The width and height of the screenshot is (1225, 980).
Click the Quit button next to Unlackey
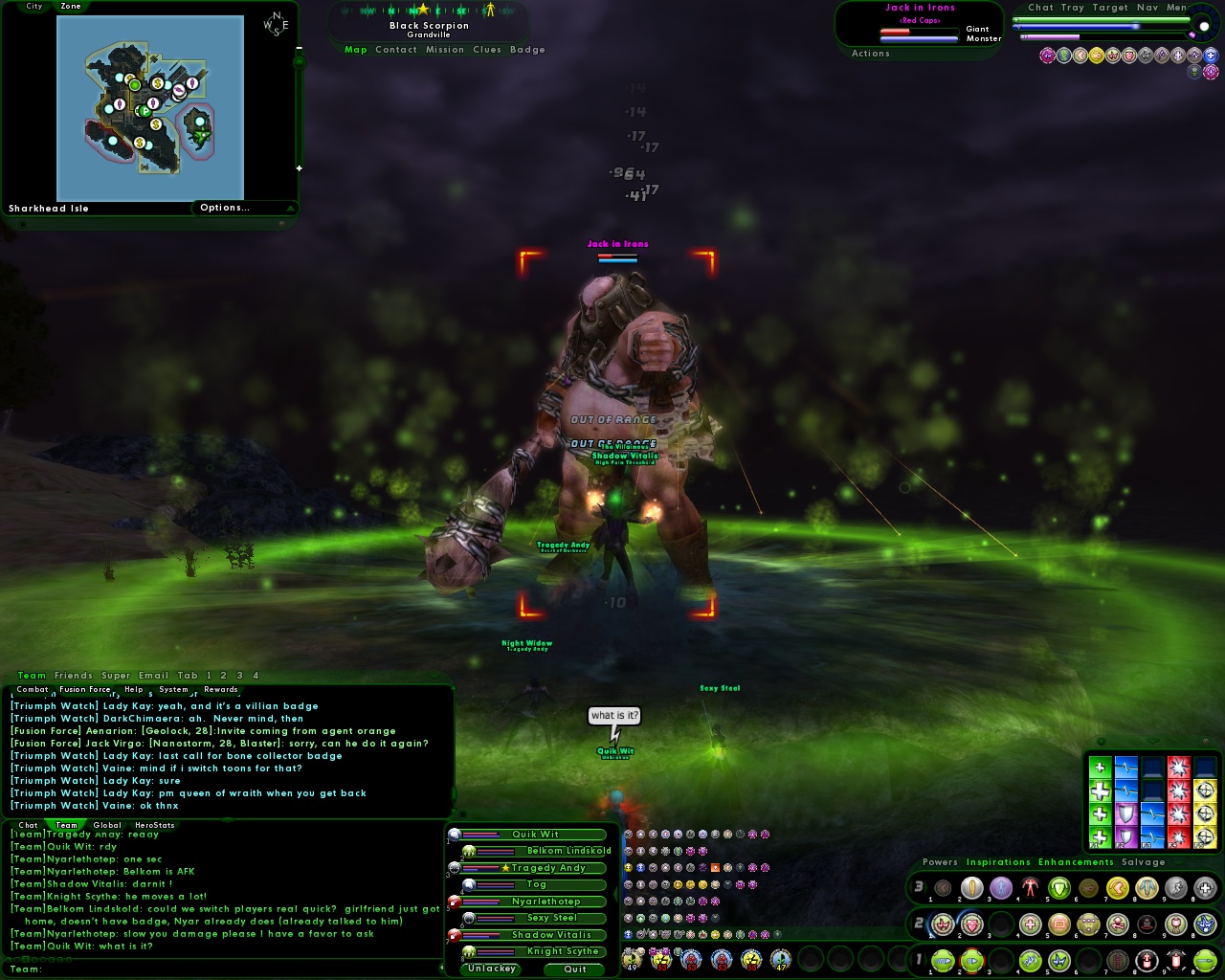(573, 969)
